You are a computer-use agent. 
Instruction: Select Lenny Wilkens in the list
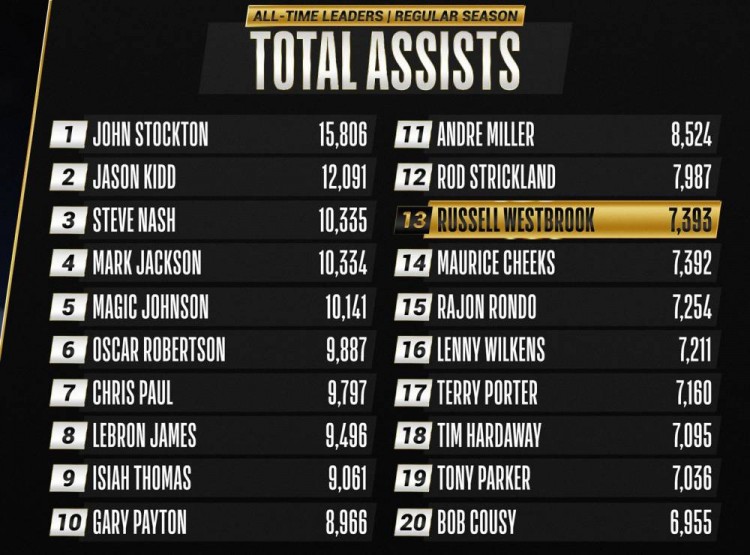click(x=555, y=349)
